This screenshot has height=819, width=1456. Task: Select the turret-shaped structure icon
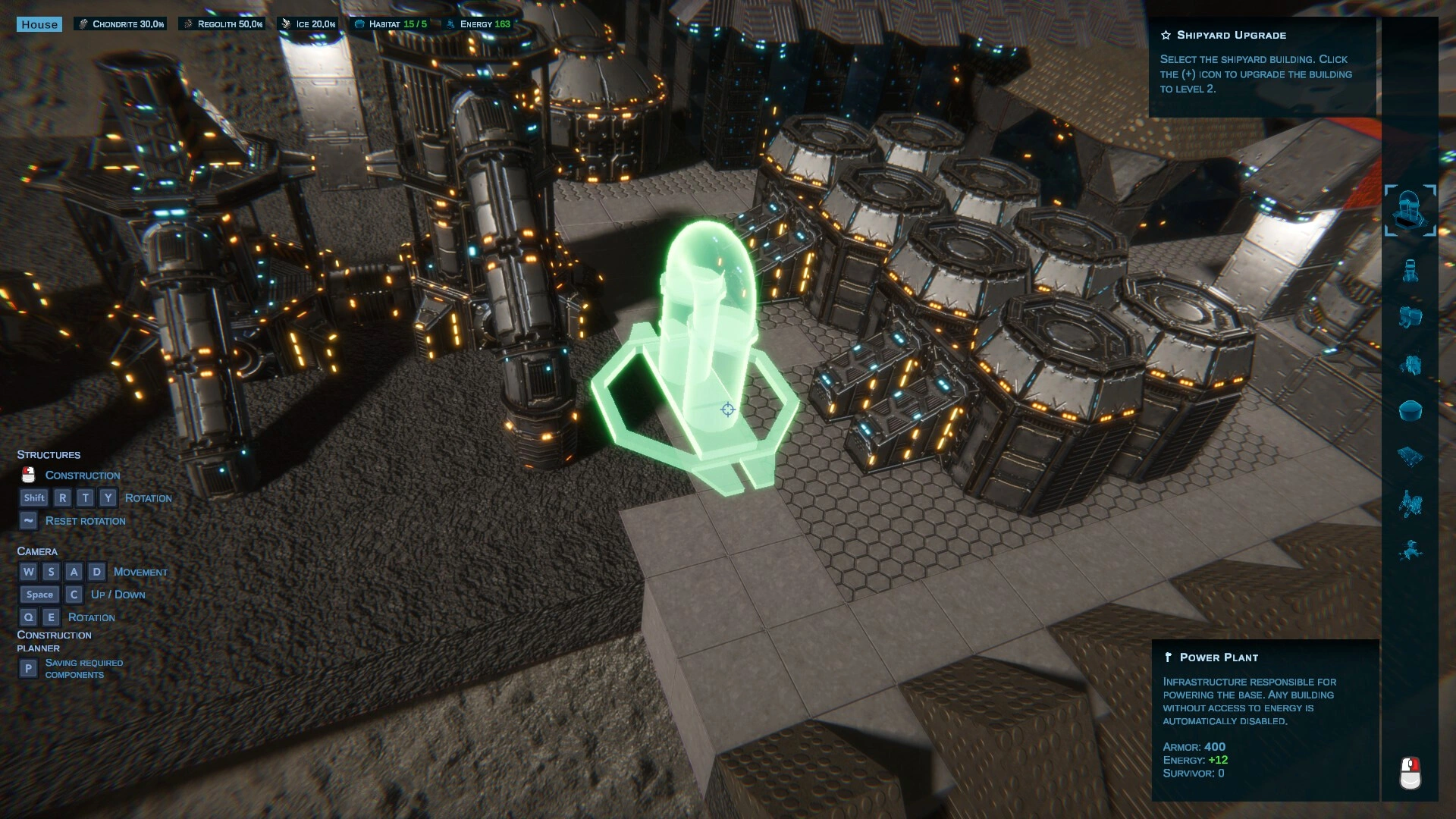pos(1410,550)
